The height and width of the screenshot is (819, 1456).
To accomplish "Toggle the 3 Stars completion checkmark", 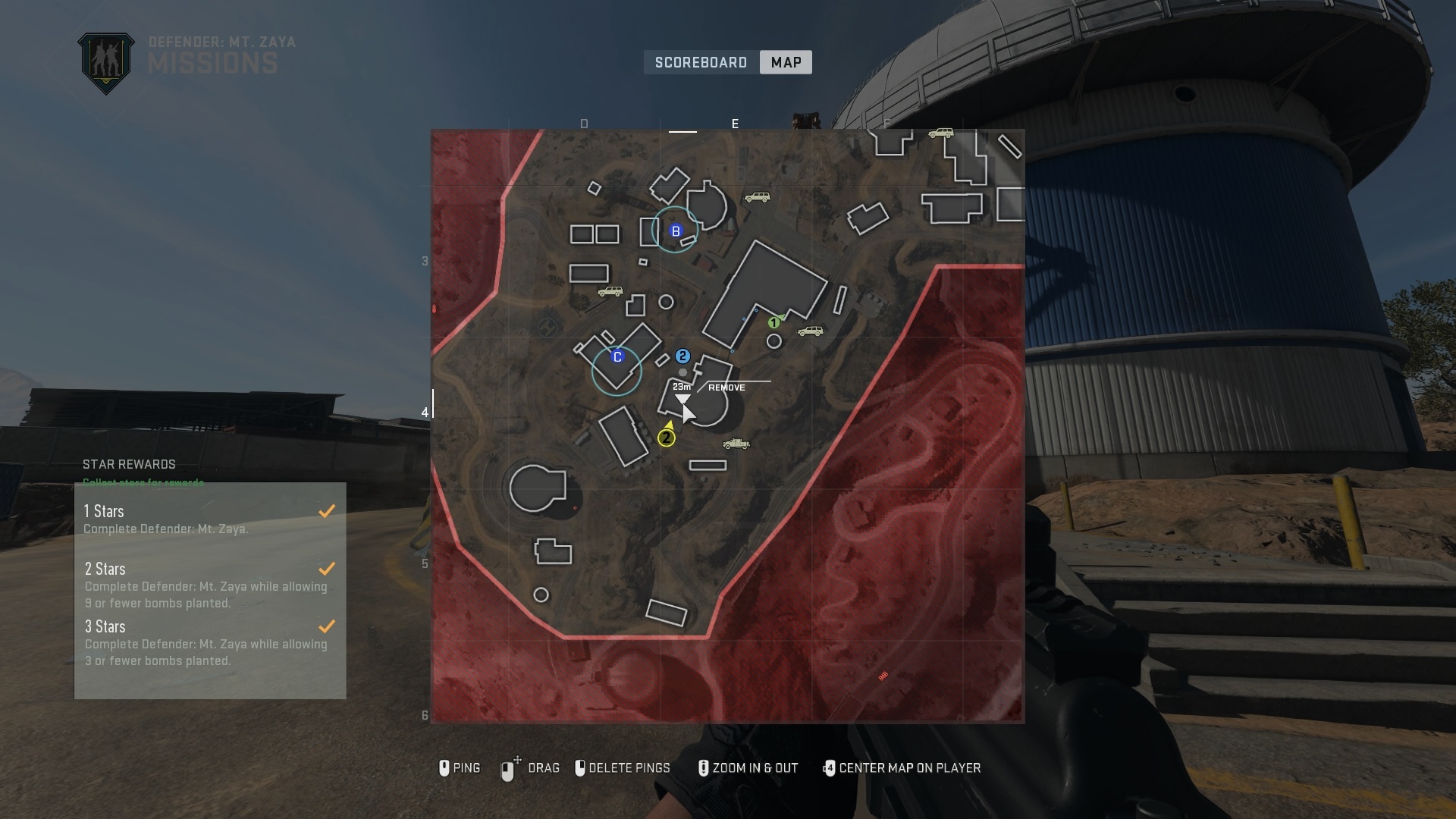I will [x=327, y=626].
